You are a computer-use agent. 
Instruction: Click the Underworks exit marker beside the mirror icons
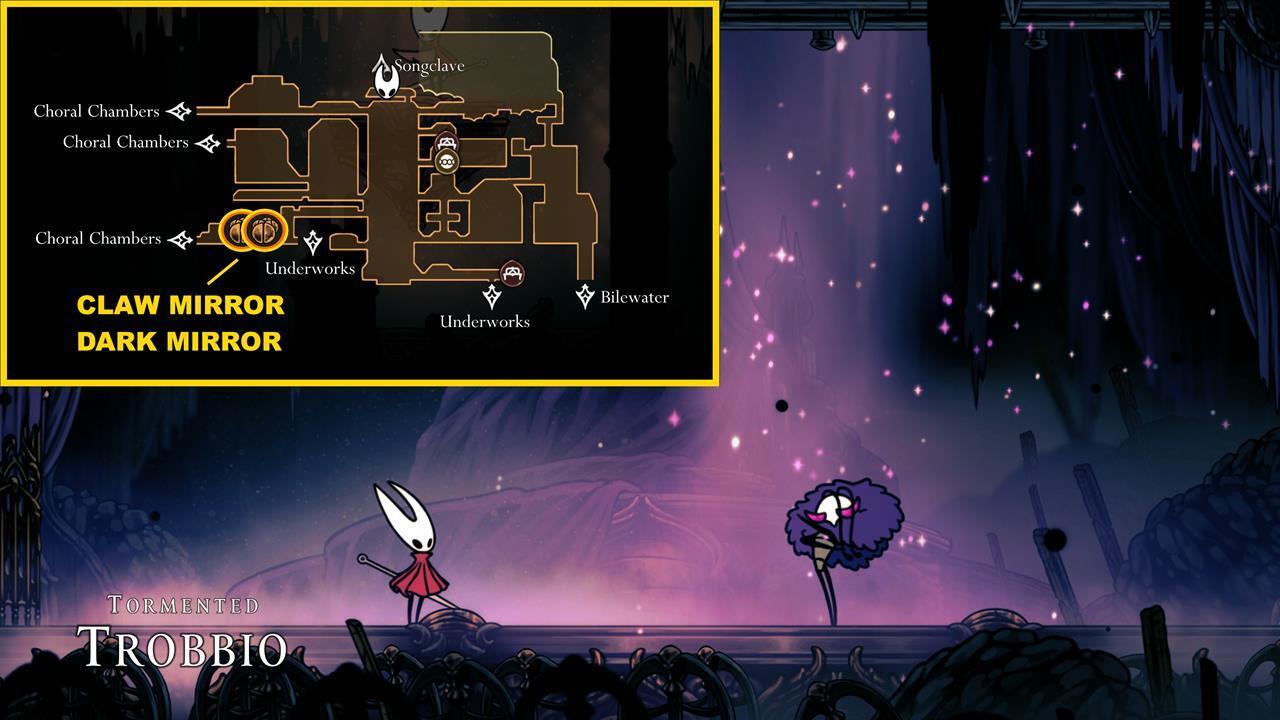[x=313, y=241]
